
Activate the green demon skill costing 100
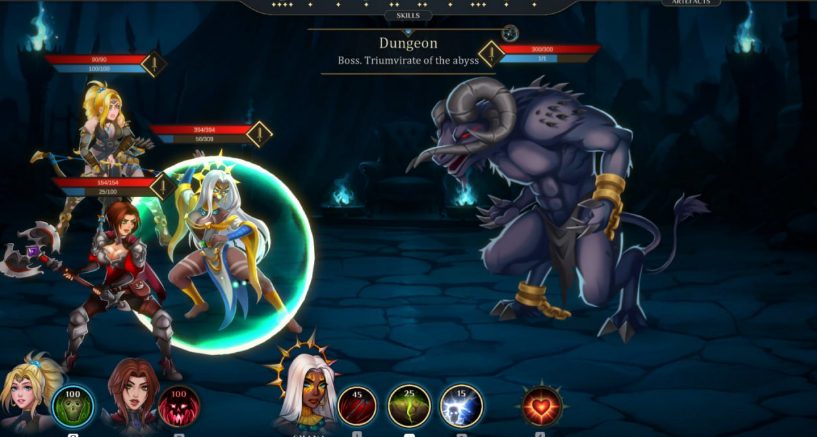tap(72, 408)
